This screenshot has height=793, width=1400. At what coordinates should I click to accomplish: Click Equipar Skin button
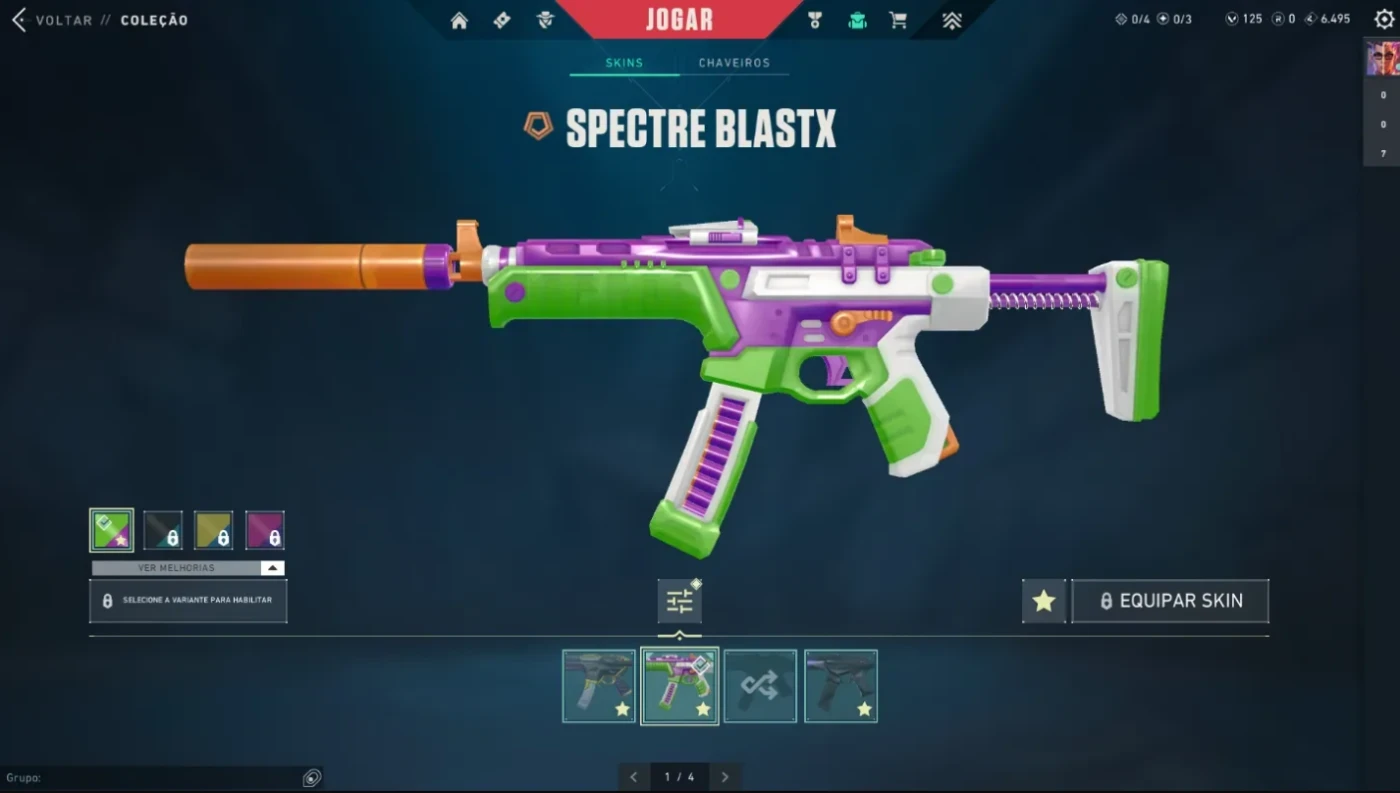point(1170,601)
